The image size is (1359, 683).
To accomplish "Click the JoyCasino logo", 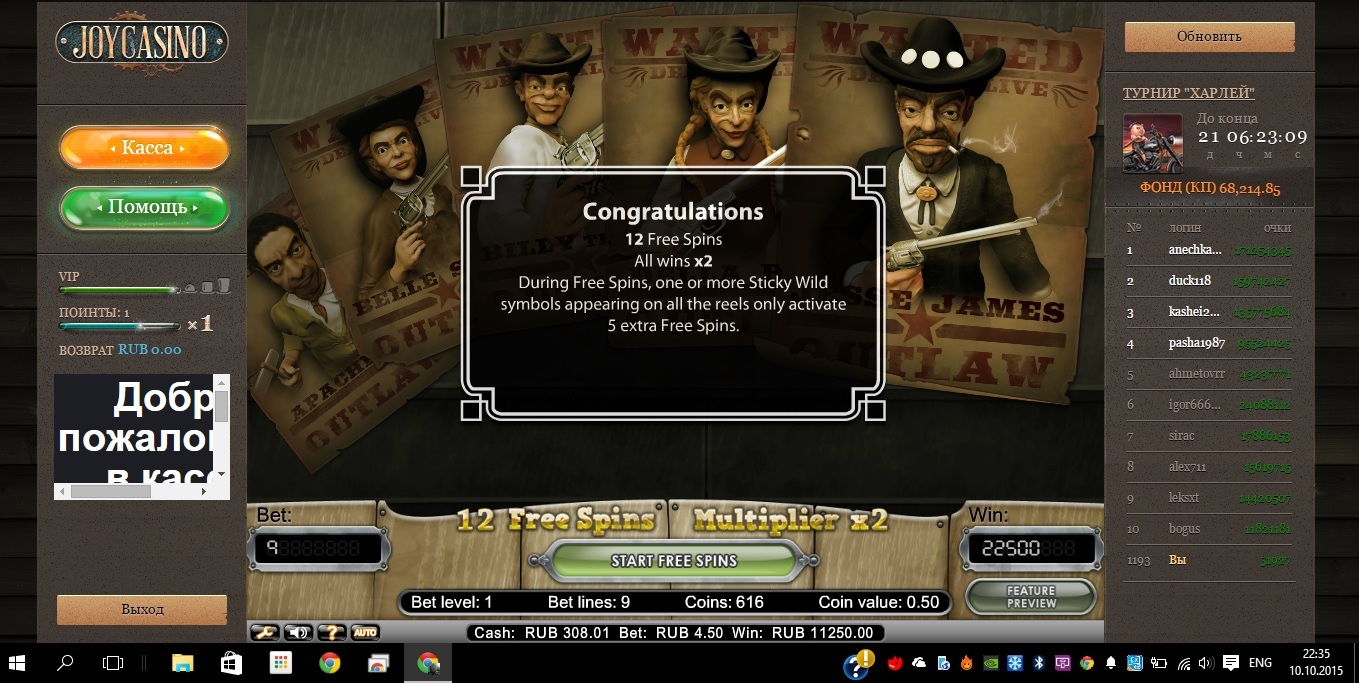I will click(142, 42).
